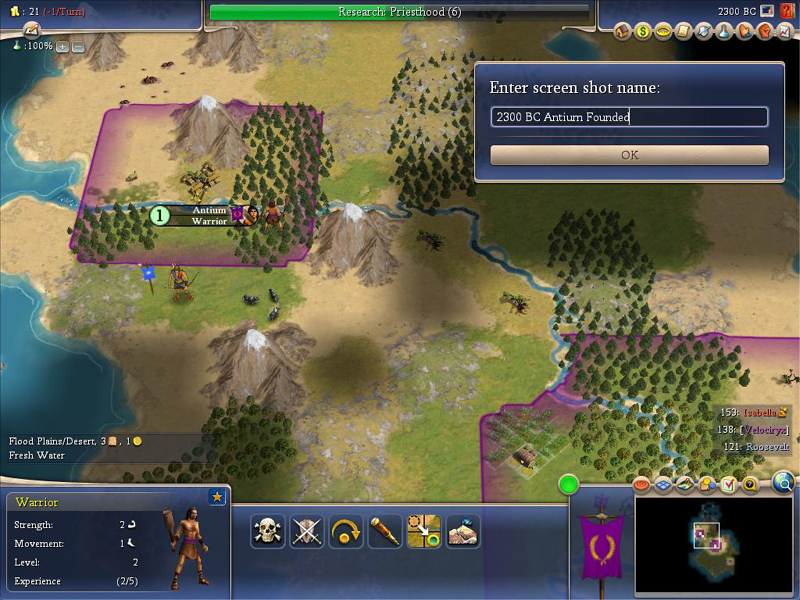Open the Civilopedia question mark book
This screenshot has height=600, width=800.
pos(787,11)
